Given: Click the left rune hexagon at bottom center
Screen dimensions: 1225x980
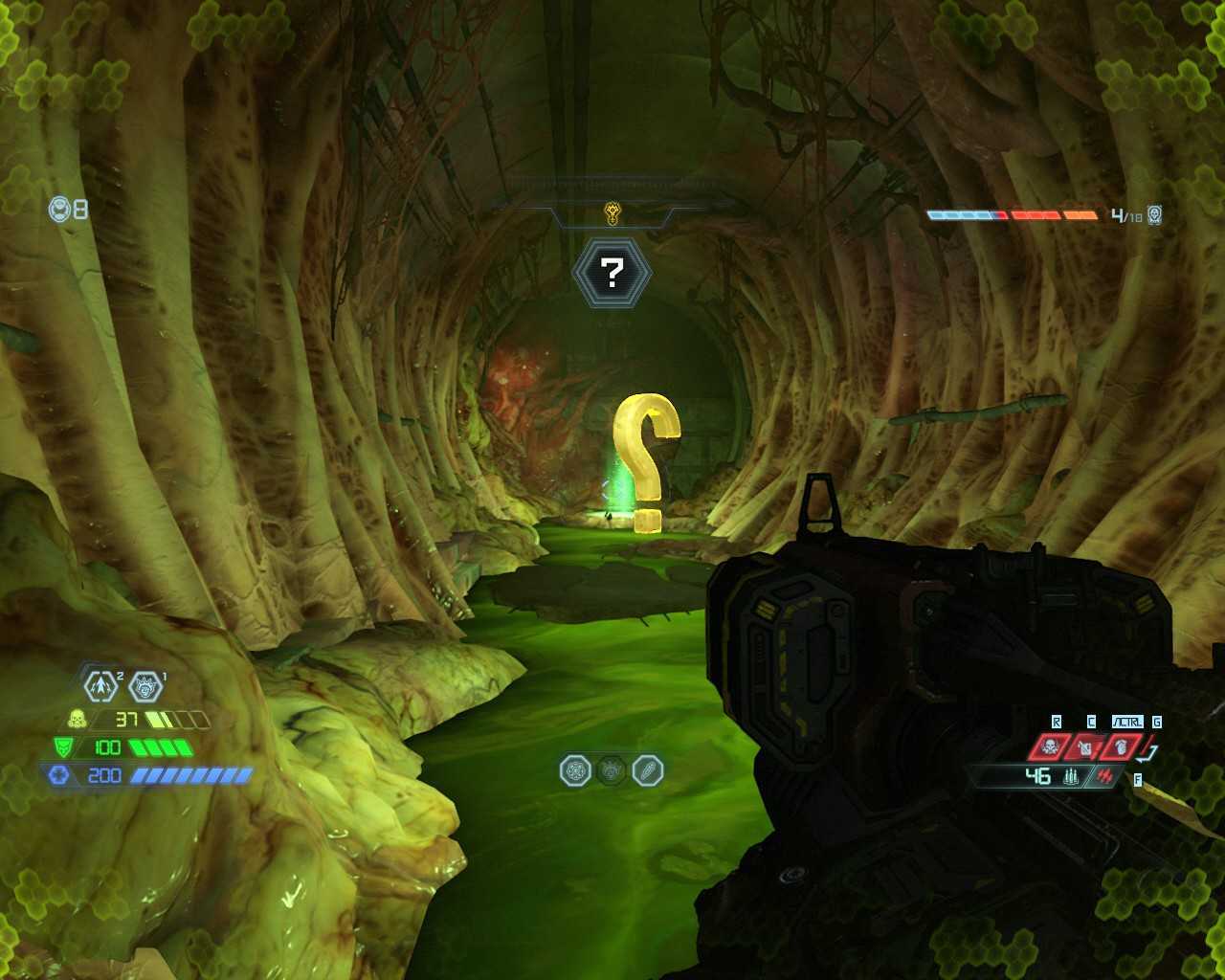Looking at the screenshot, I should click(575, 770).
